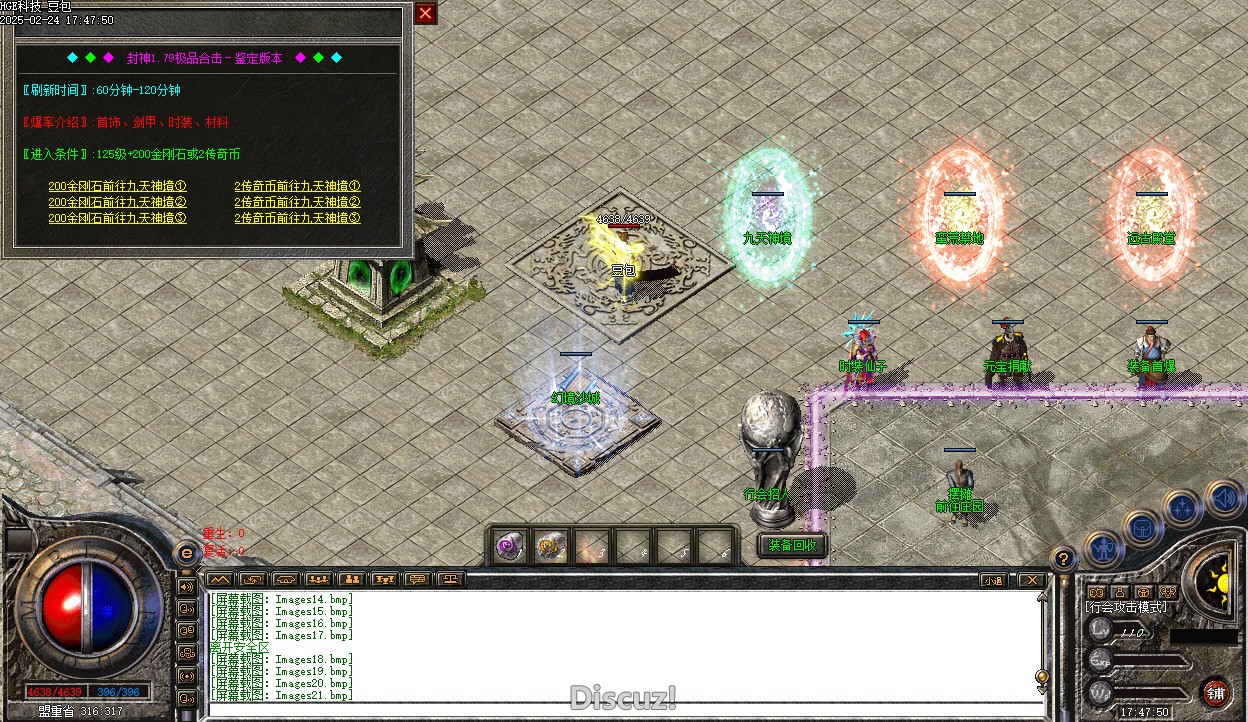Choose 200金刚石前往九天神境② link
Viewport: 1248px width, 722px height.
click(x=117, y=202)
